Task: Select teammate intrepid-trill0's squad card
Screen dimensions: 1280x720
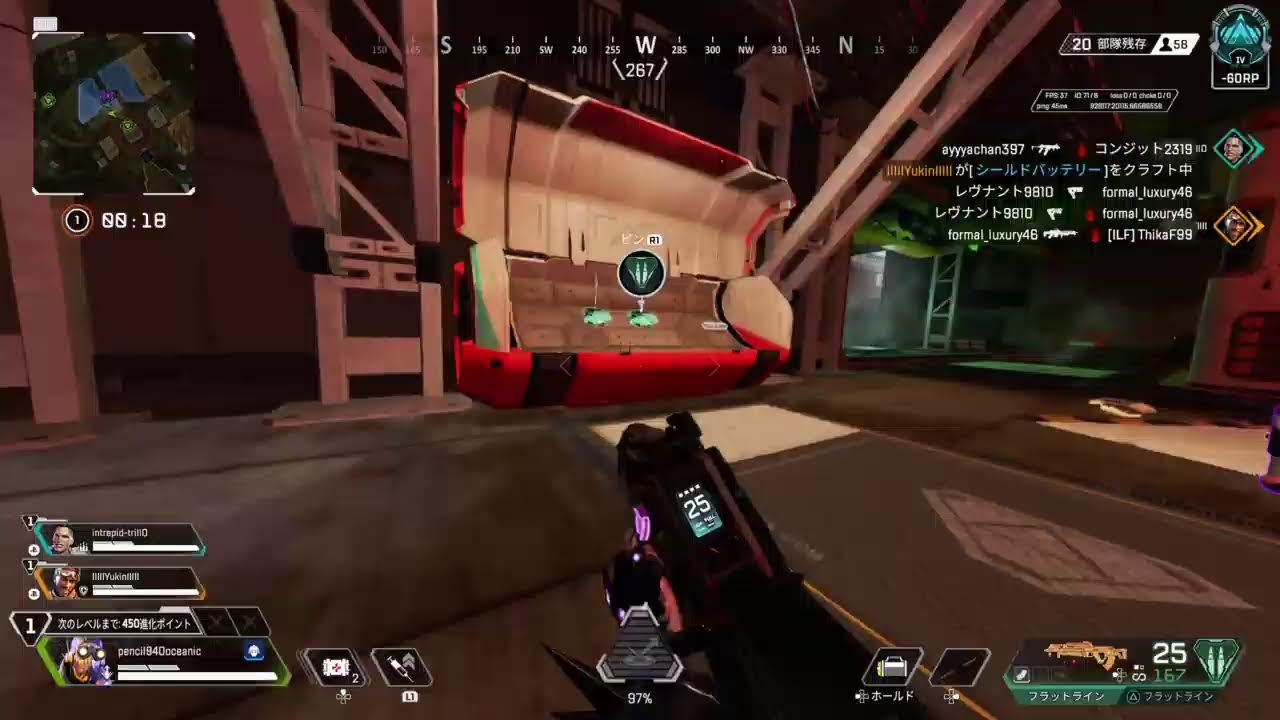Action: click(x=118, y=540)
